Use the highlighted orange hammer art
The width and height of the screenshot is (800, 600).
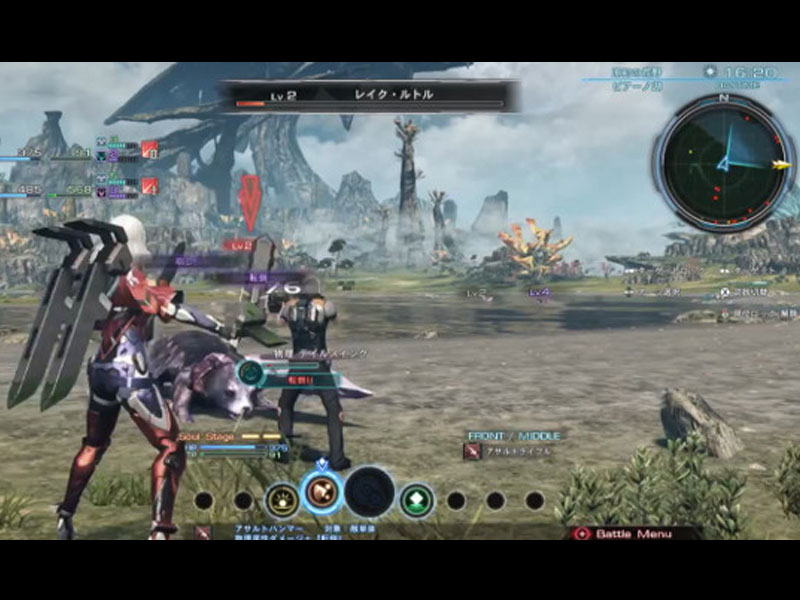tap(322, 492)
